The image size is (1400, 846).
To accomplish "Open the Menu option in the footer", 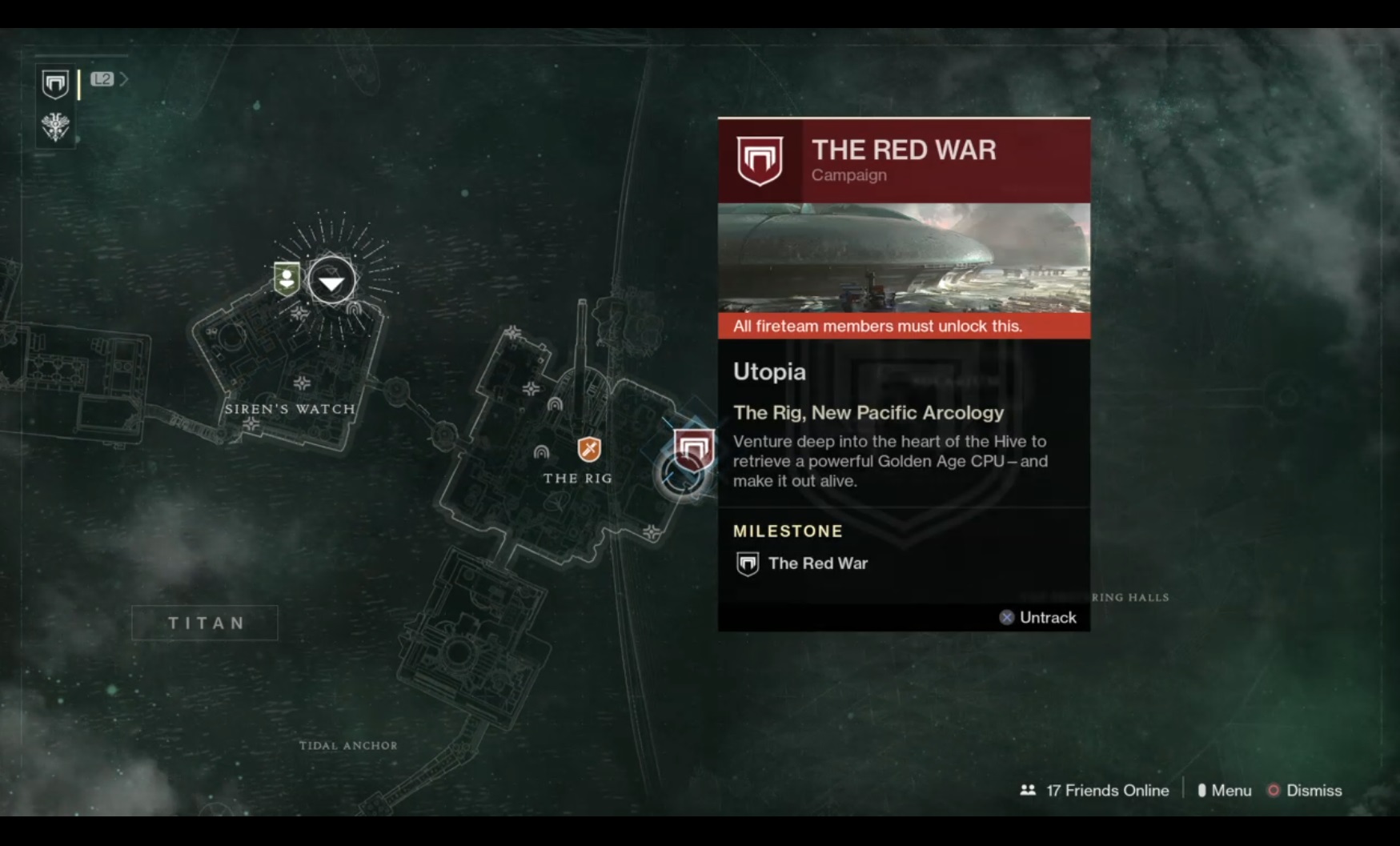I will click(x=1225, y=791).
